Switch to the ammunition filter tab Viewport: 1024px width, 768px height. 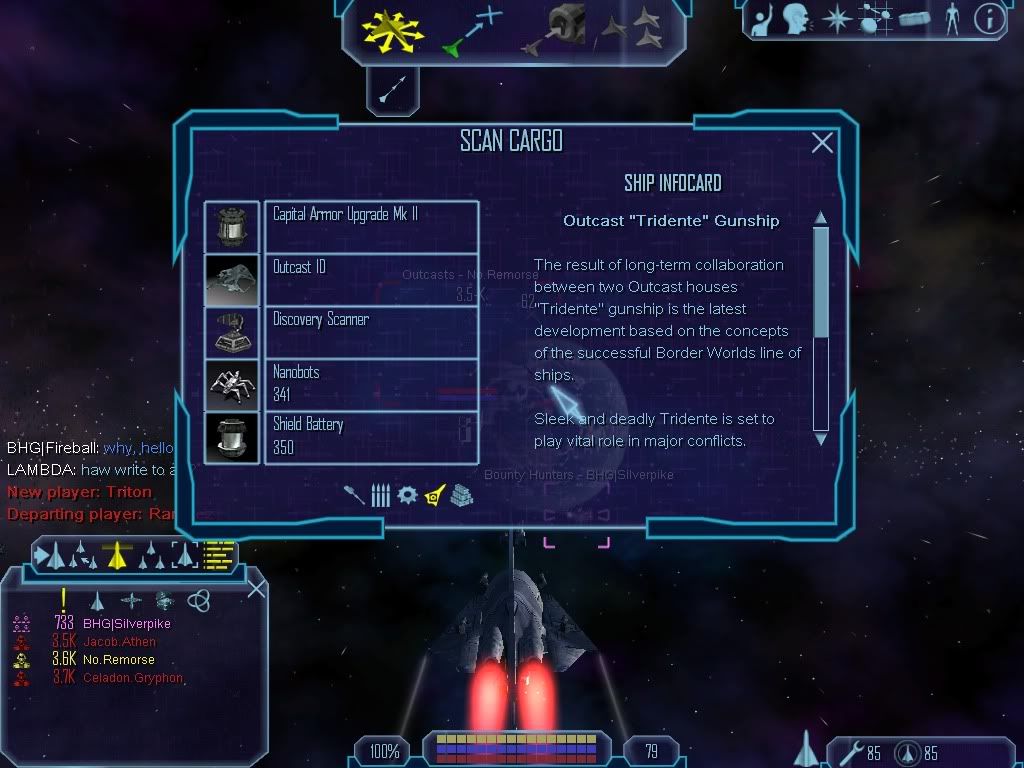pyautogui.click(x=380, y=495)
